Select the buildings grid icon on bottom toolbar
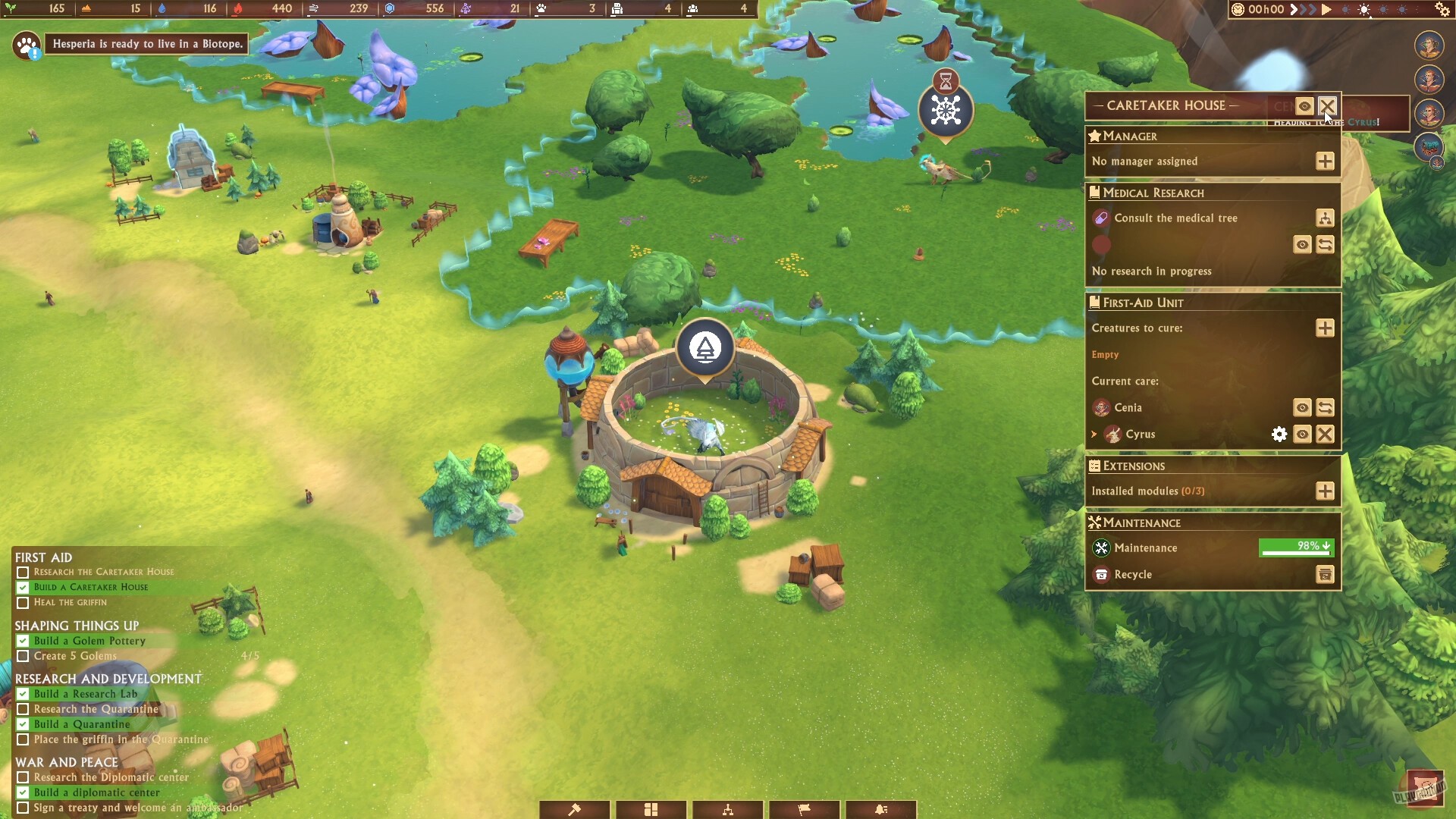 651,810
